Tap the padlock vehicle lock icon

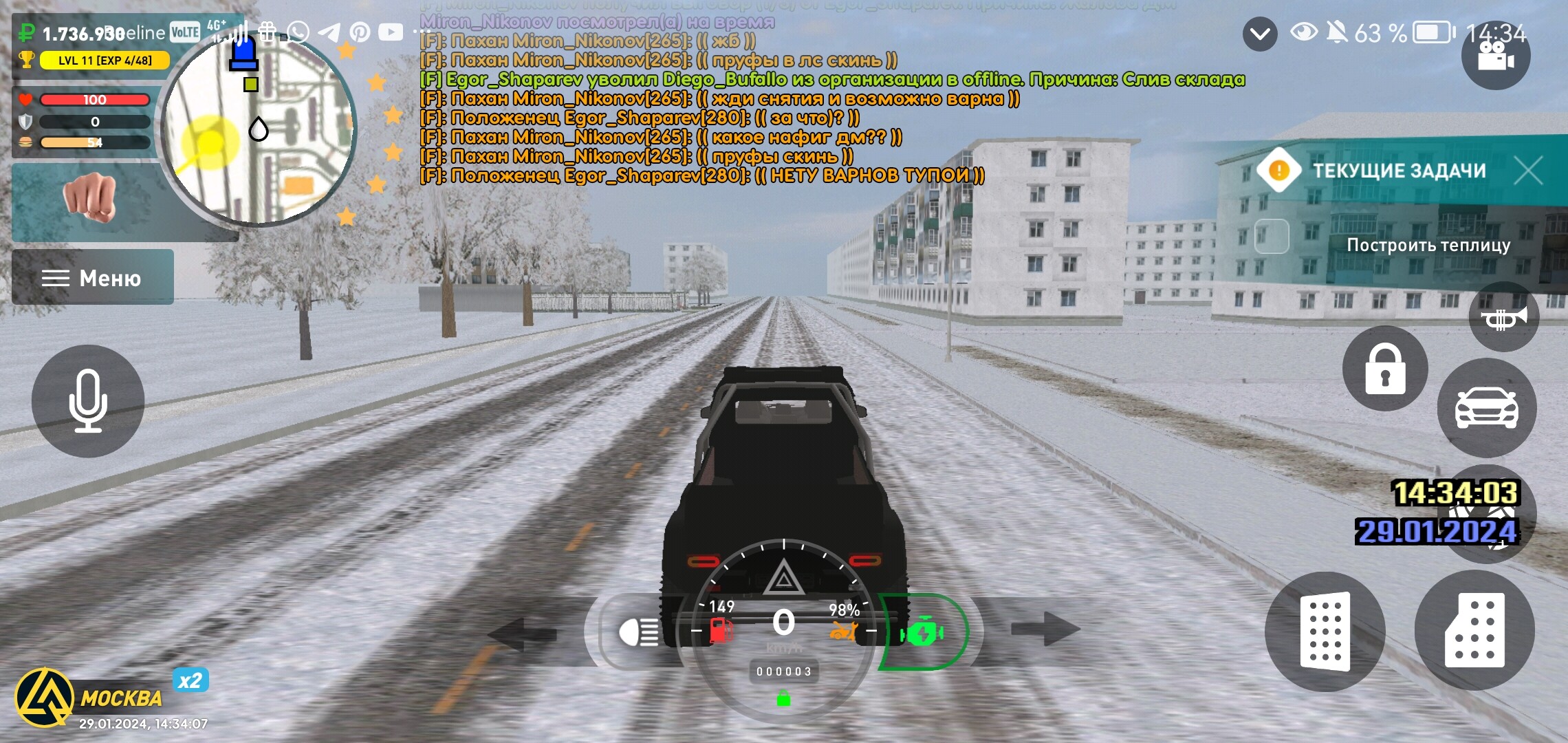point(1384,369)
